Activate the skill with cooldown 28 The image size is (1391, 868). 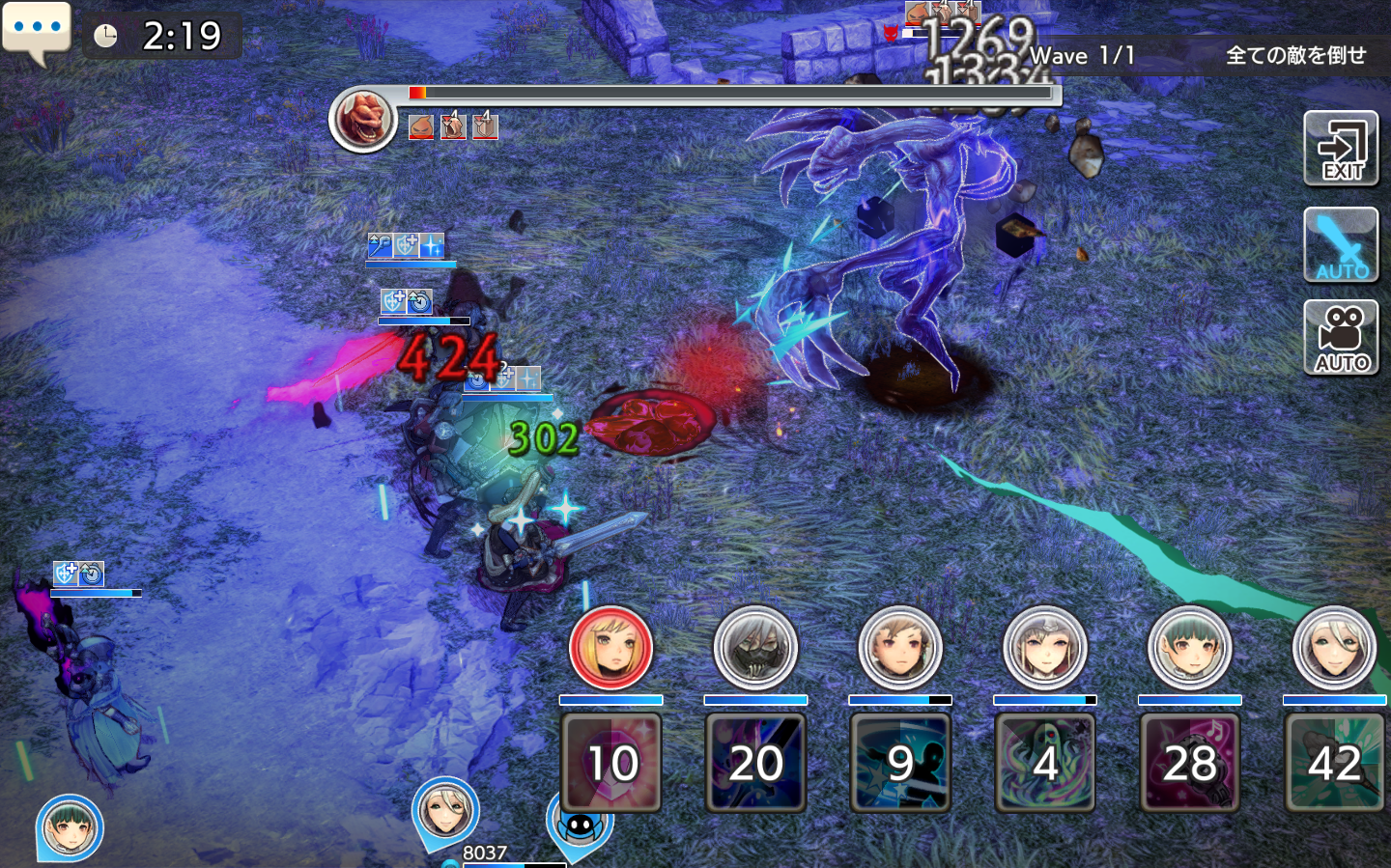[x=1190, y=763]
